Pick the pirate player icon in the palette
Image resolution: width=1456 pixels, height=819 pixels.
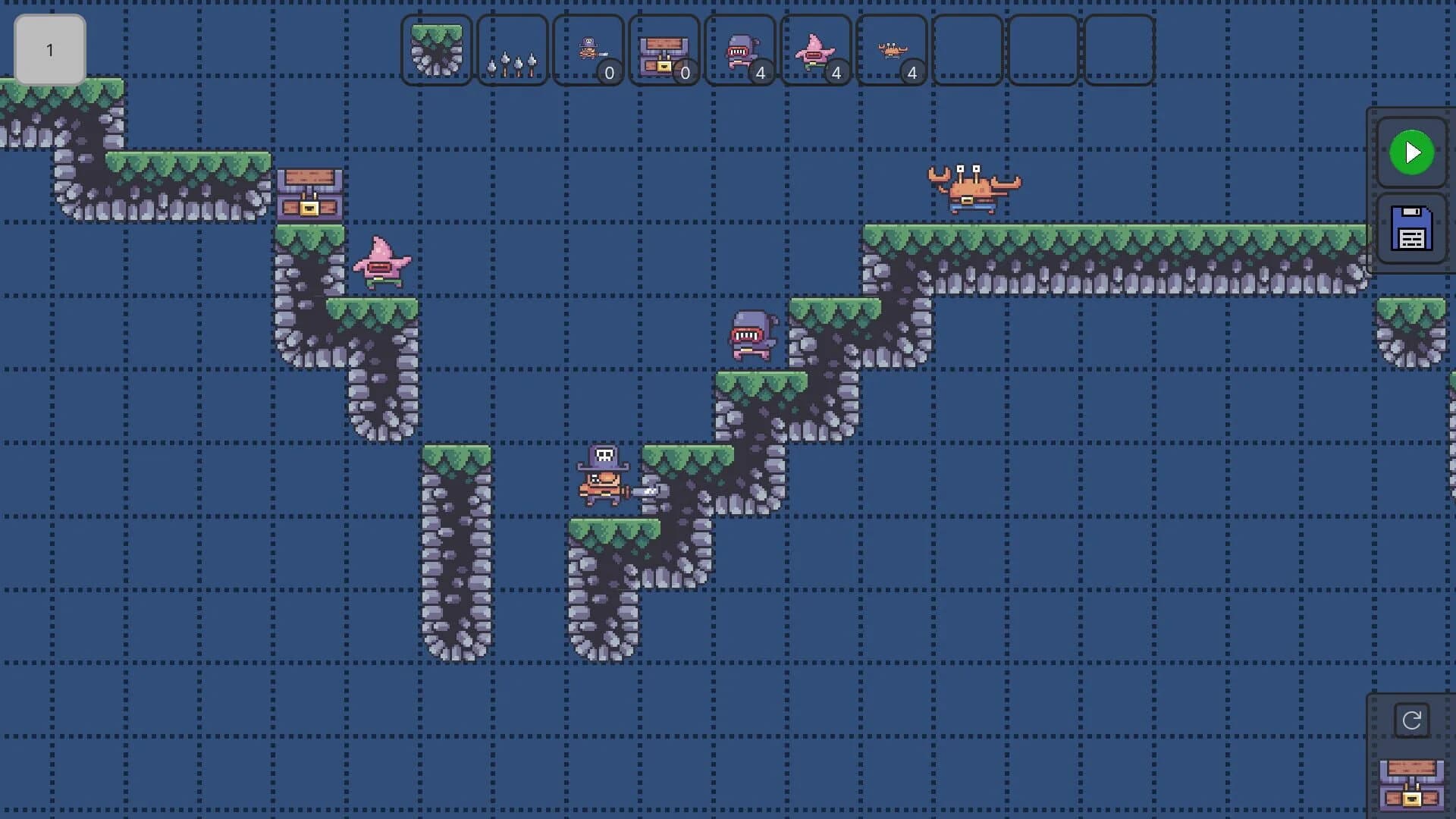pyautogui.click(x=588, y=50)
